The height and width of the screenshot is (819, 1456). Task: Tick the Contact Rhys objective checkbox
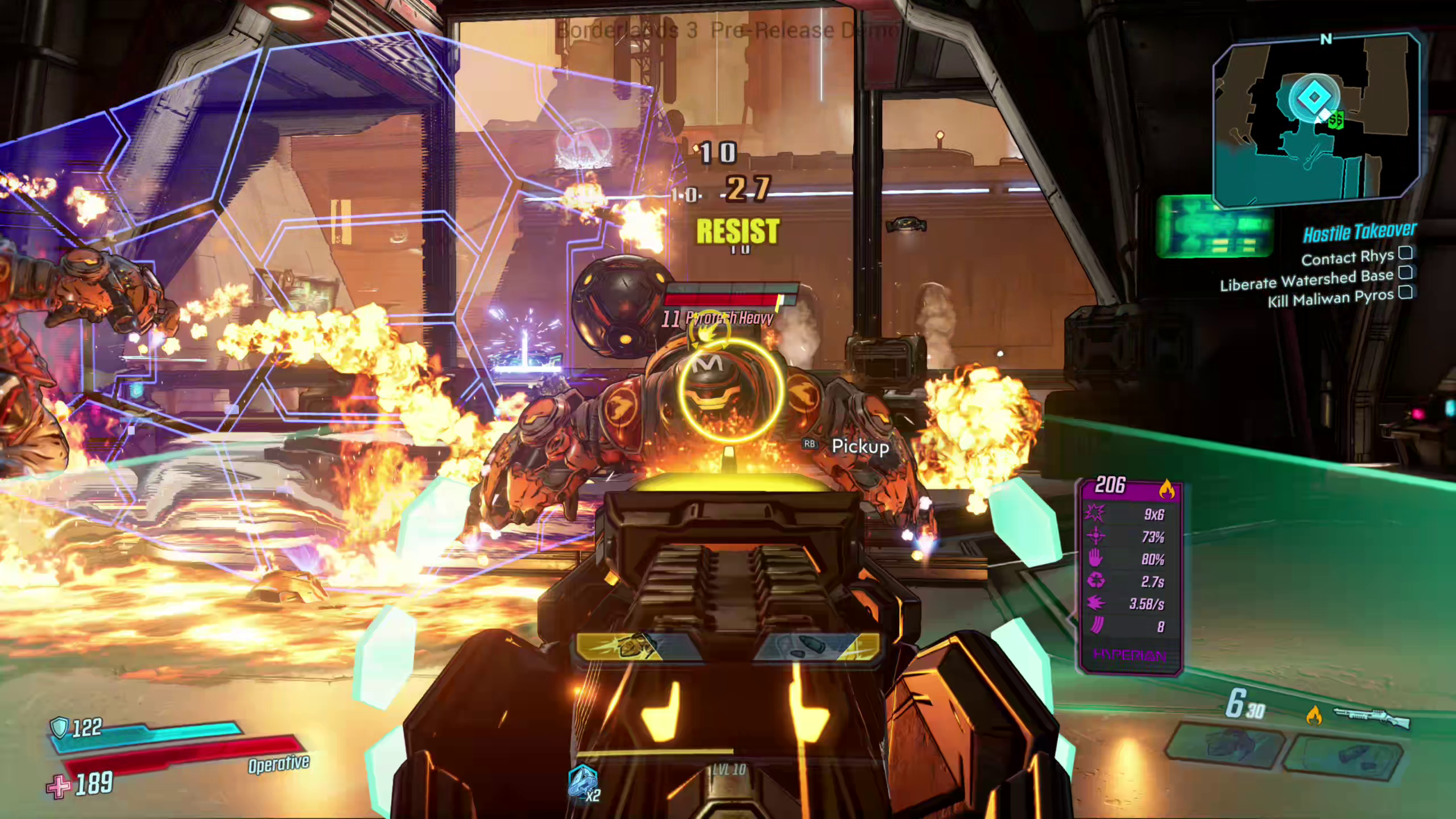[x=1405, y=253]
